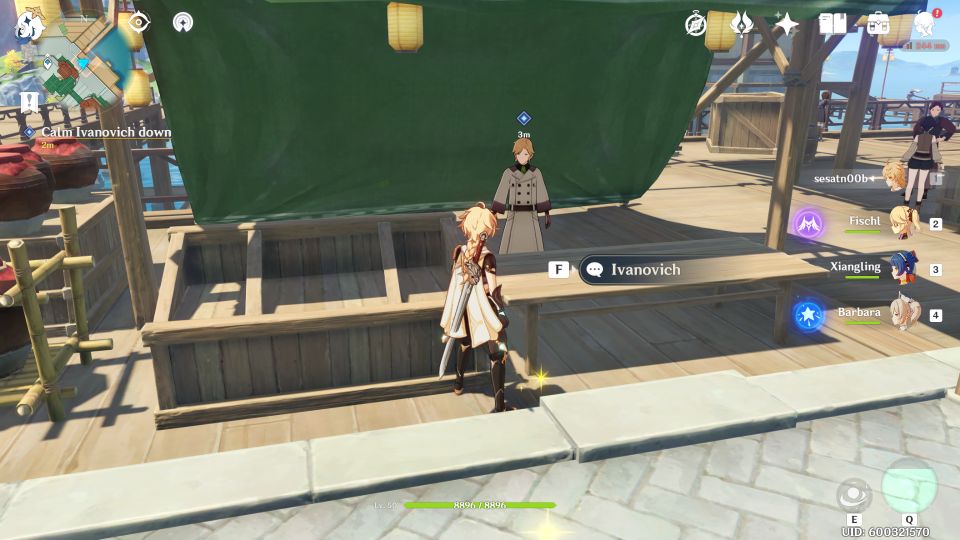Open the four-point star events icon
The height and width of the screenshot is (540, 960).
tap(787, 24)
